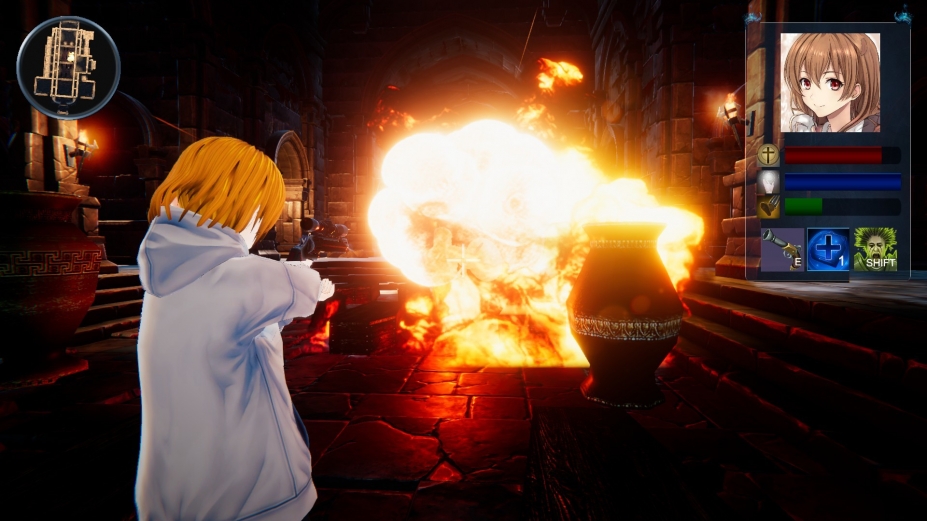The image size is (927, 521).
Task: Click the gold cross health icon
Action: (768, 155)
